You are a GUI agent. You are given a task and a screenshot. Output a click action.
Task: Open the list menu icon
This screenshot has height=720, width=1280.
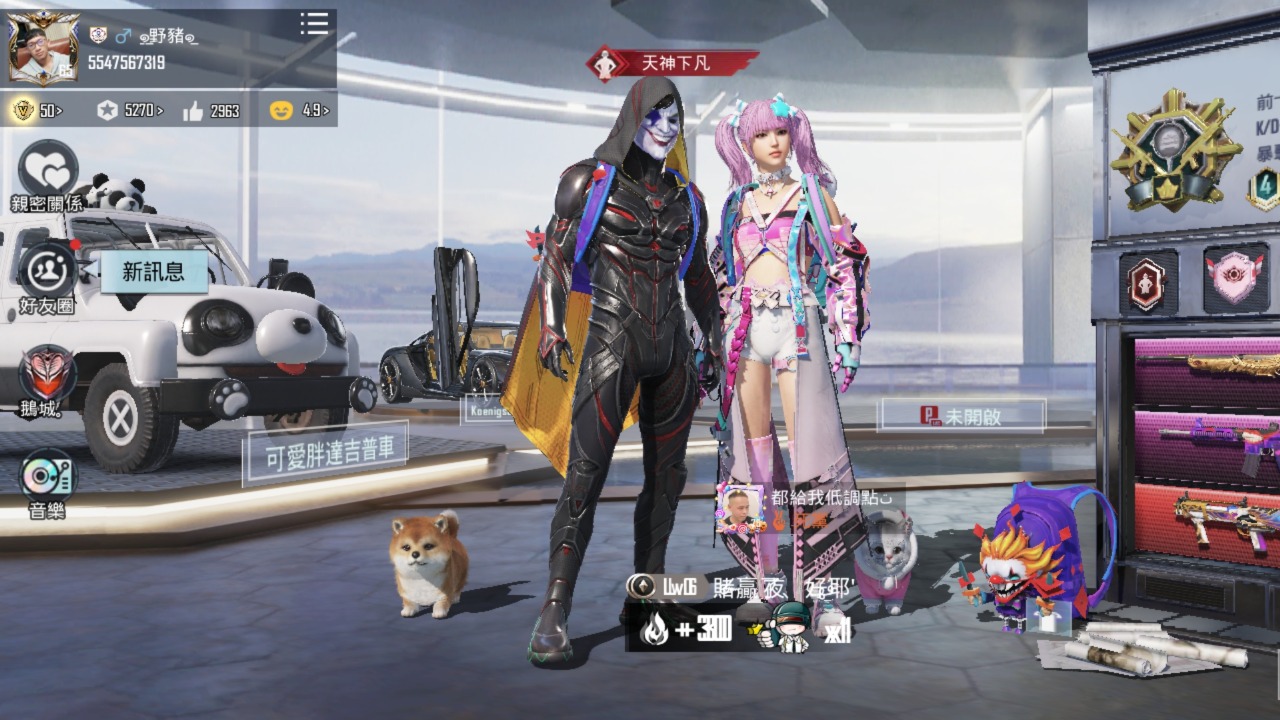click(314, 24)
